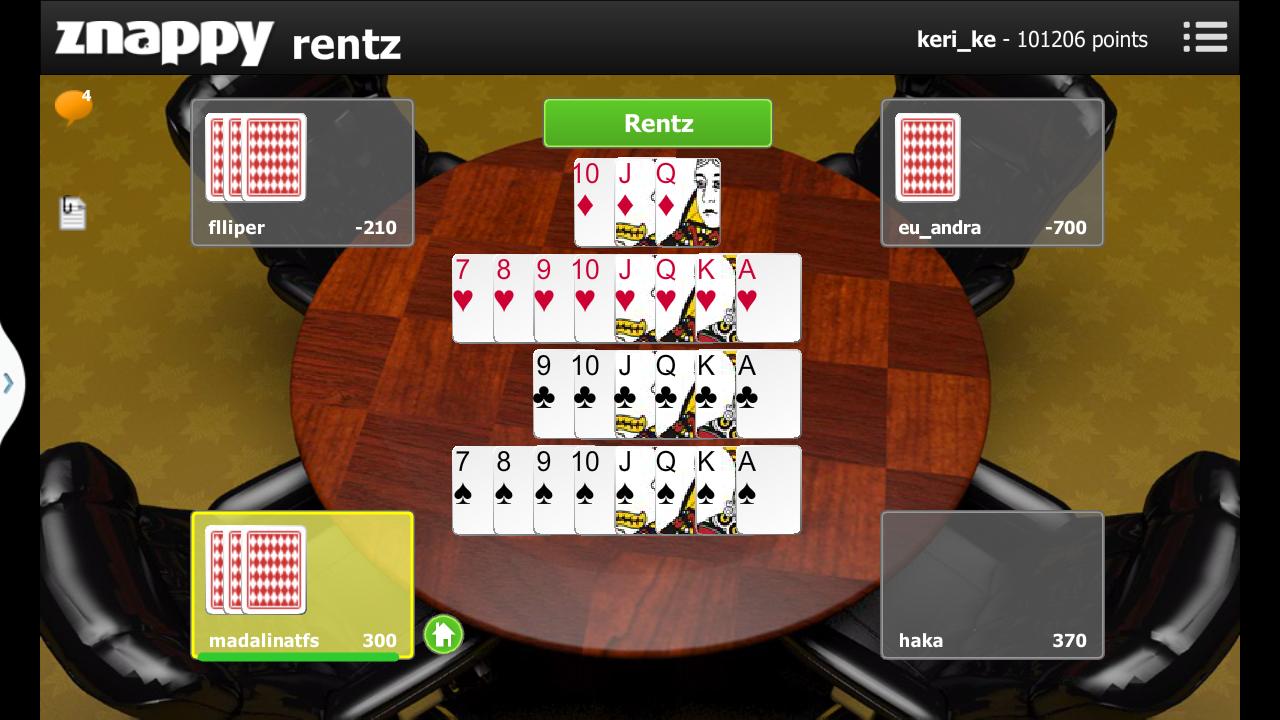Select the ace of hearts card
Screen dimensions: 1280x720
768,298
